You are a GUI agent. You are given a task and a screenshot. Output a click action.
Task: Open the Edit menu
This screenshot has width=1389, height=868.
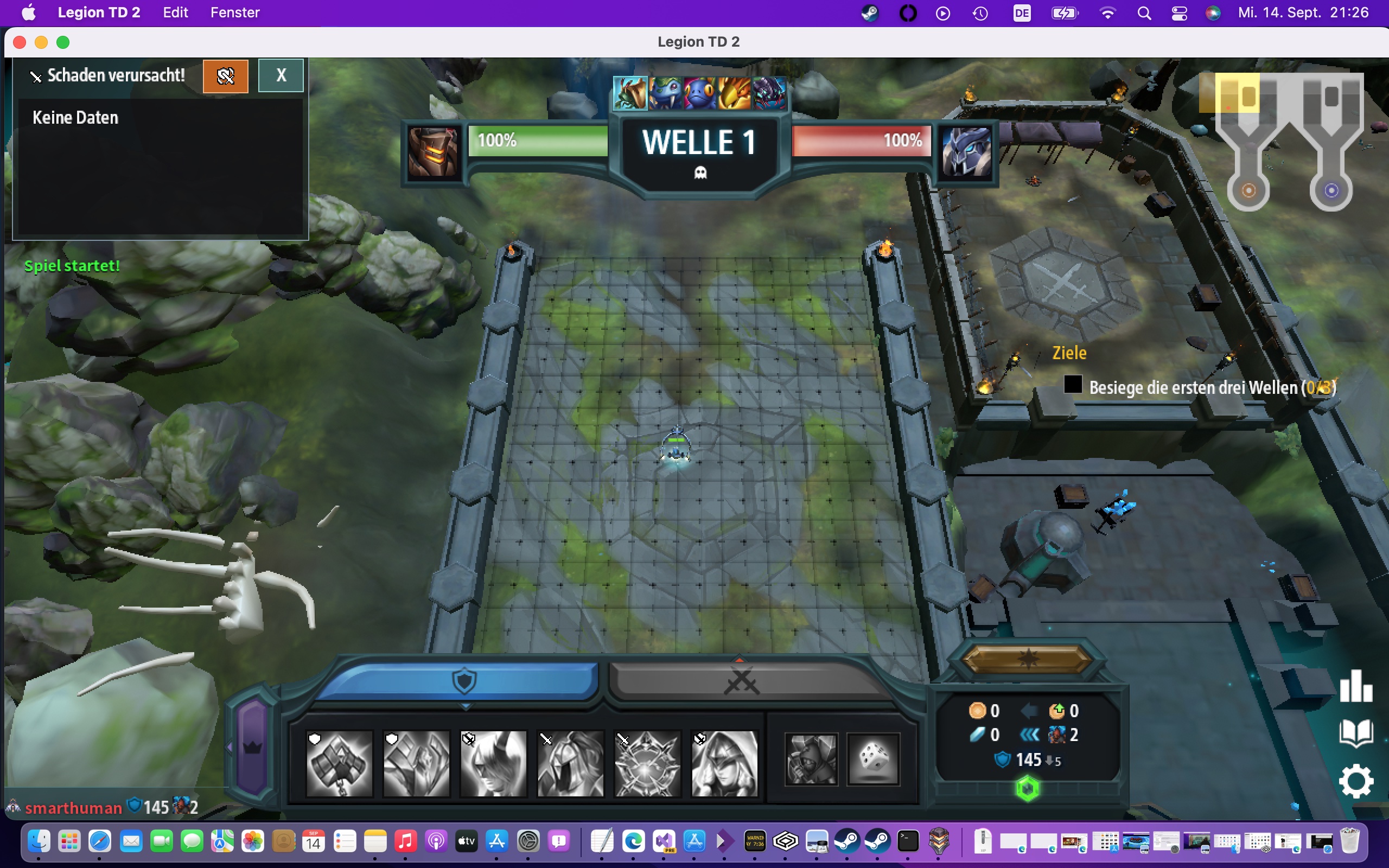click(x=175, y=12)
